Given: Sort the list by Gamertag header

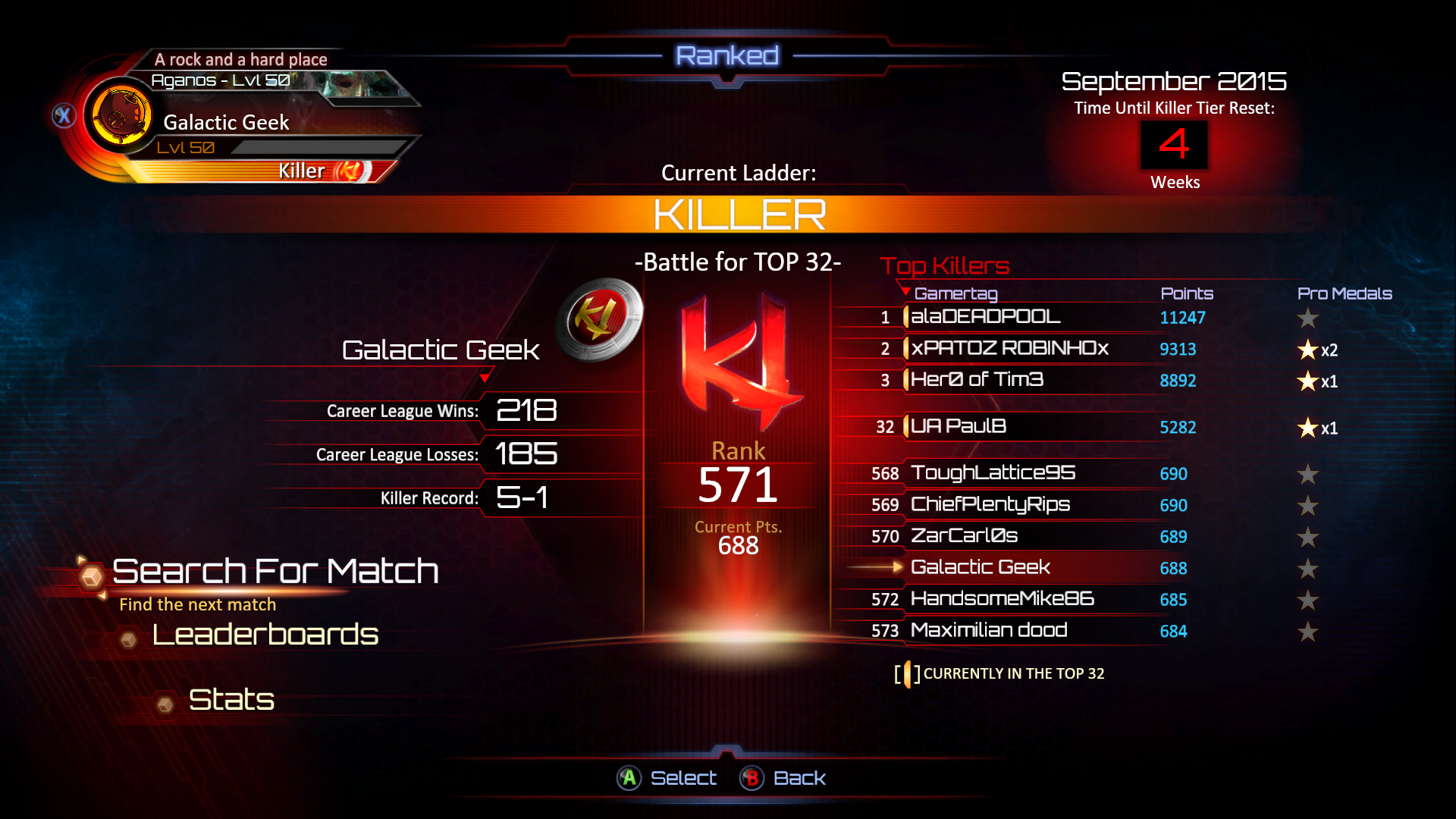Looking at the screenshot, I should tap(955, 293).
